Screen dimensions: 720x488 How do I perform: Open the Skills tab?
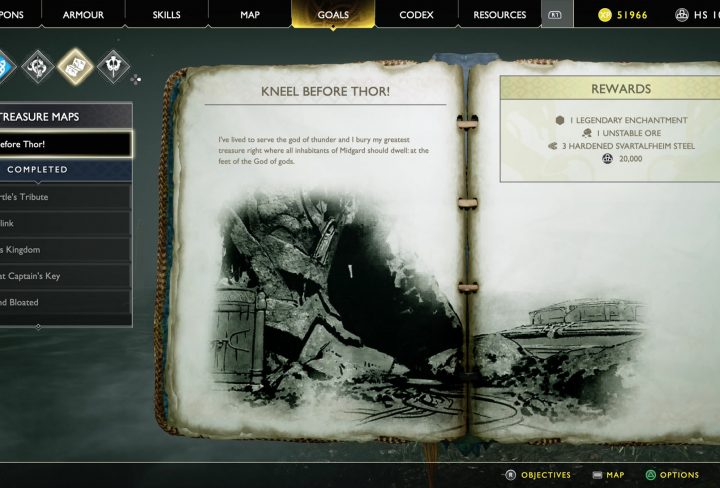166,15
